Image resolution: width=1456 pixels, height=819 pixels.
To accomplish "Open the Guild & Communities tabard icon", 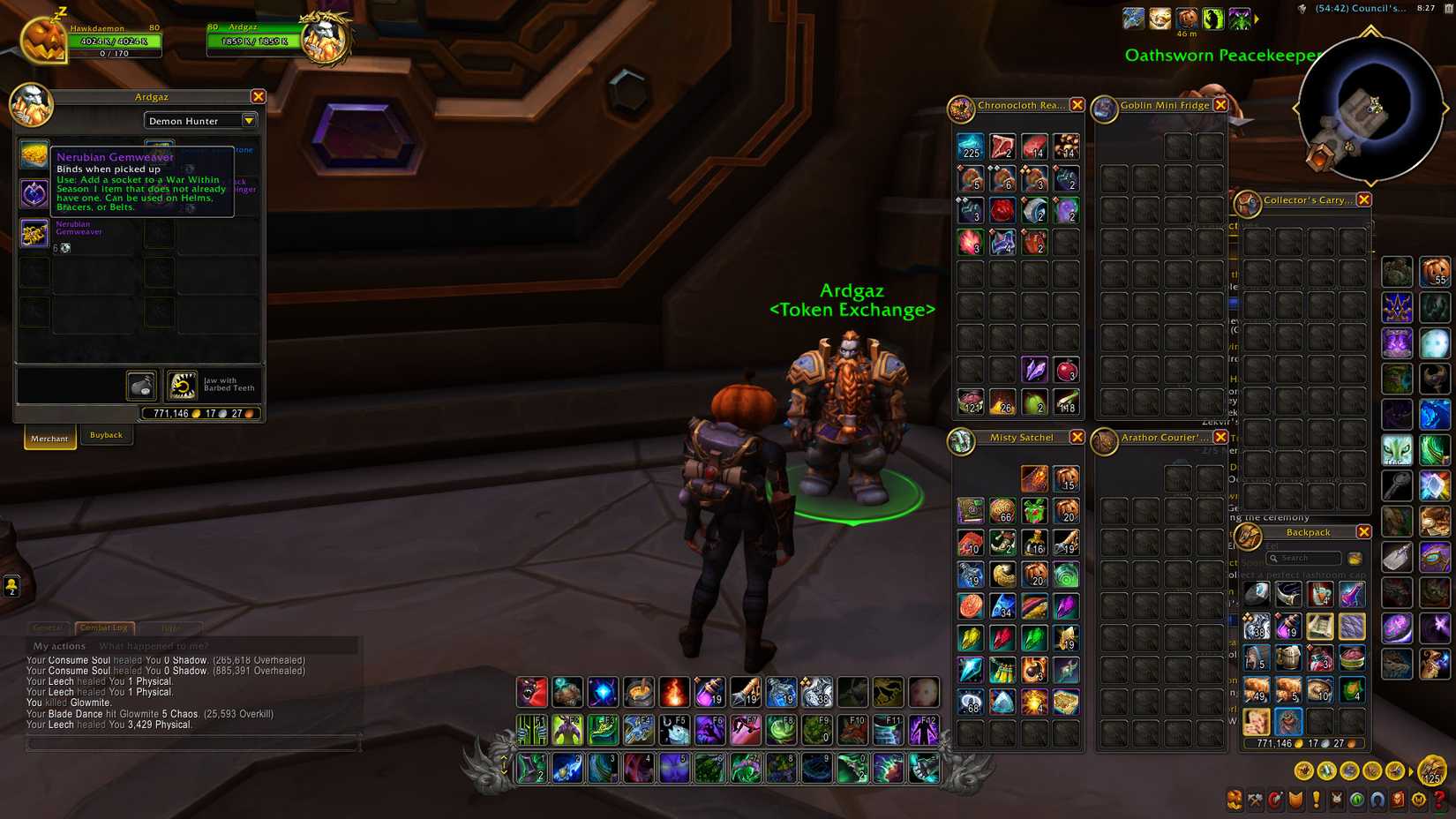I will [x=1295, y=800].
